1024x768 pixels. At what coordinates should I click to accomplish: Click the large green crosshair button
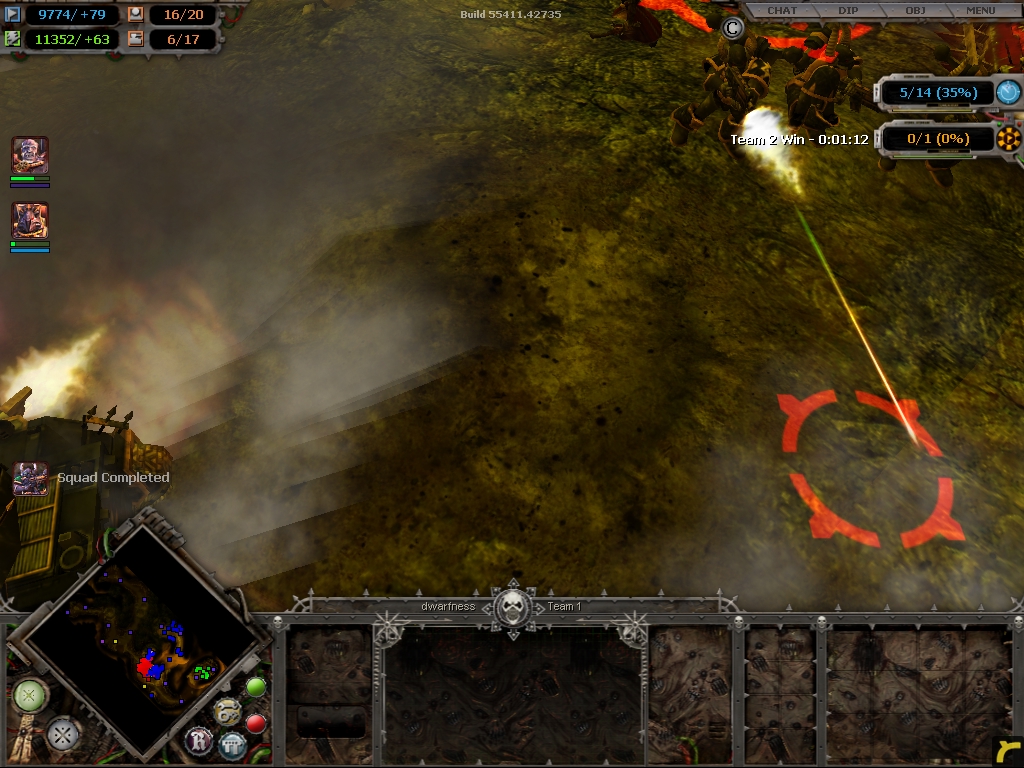click(29, 695)
